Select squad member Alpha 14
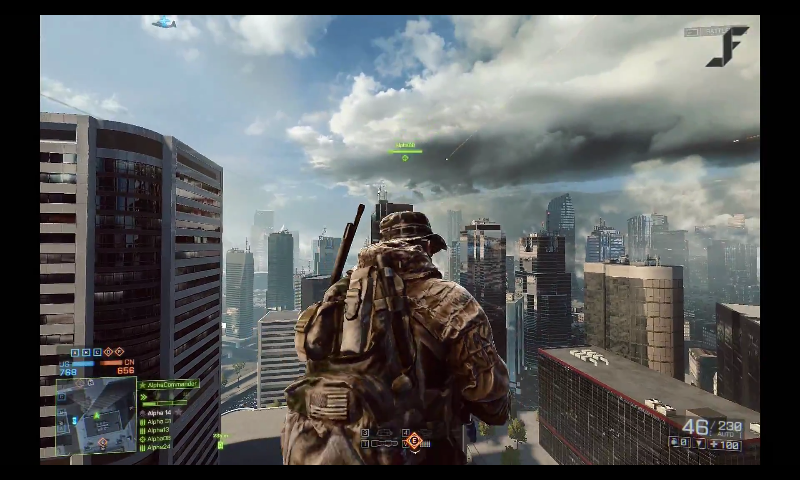Viewport: 800px width, 480px height. (x=159, y=412)
